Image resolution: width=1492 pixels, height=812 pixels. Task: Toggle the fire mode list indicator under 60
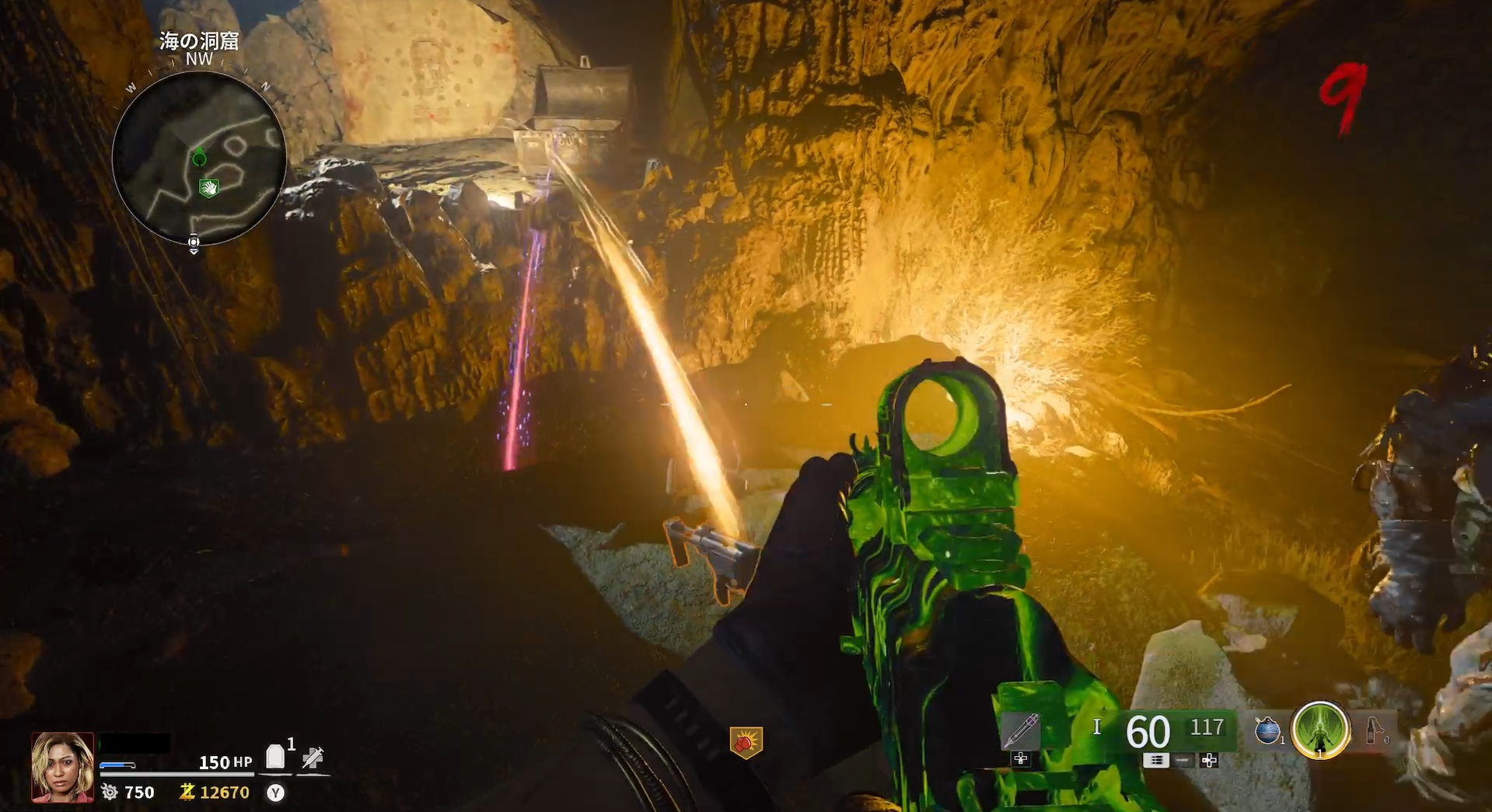[x=1156, y=760]
